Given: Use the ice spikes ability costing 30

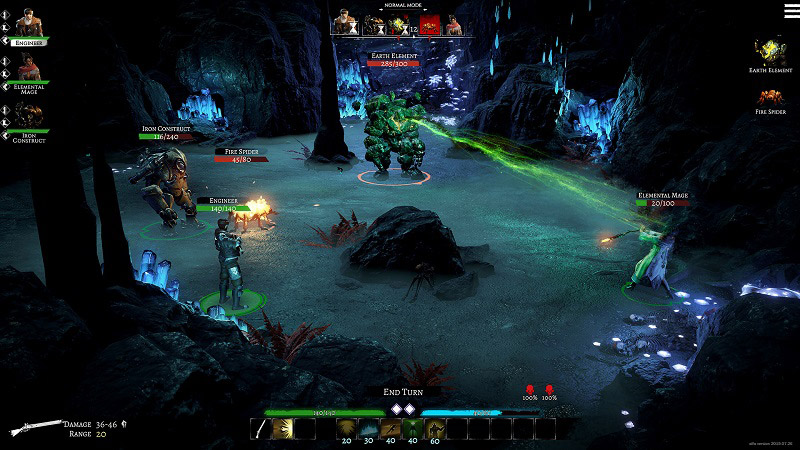Looking at the screenshot, I should [368, 429].
